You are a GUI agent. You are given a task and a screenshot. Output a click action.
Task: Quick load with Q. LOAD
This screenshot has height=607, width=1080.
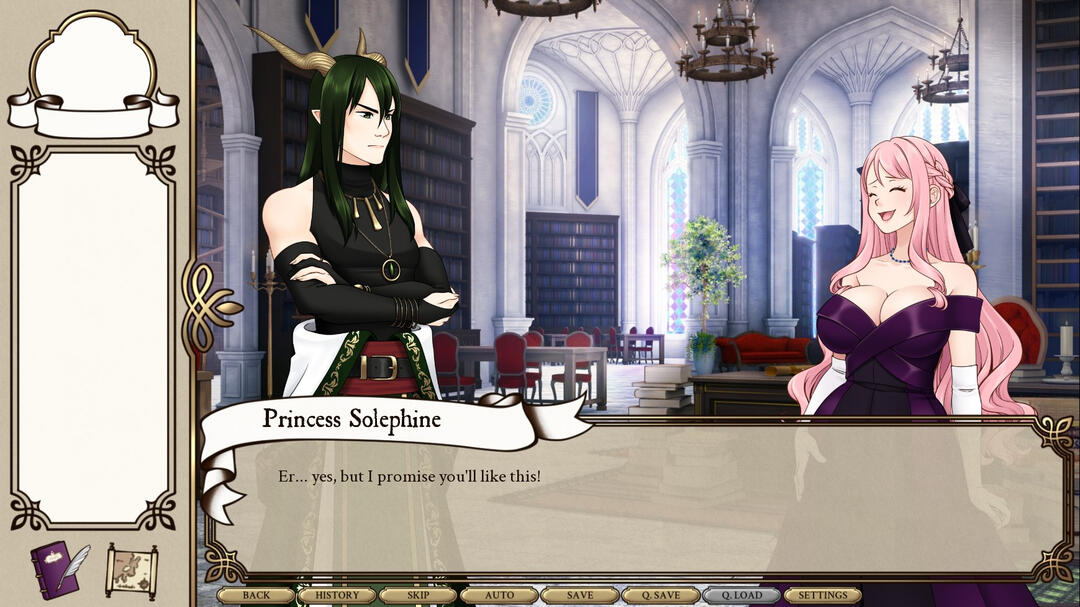742,595
